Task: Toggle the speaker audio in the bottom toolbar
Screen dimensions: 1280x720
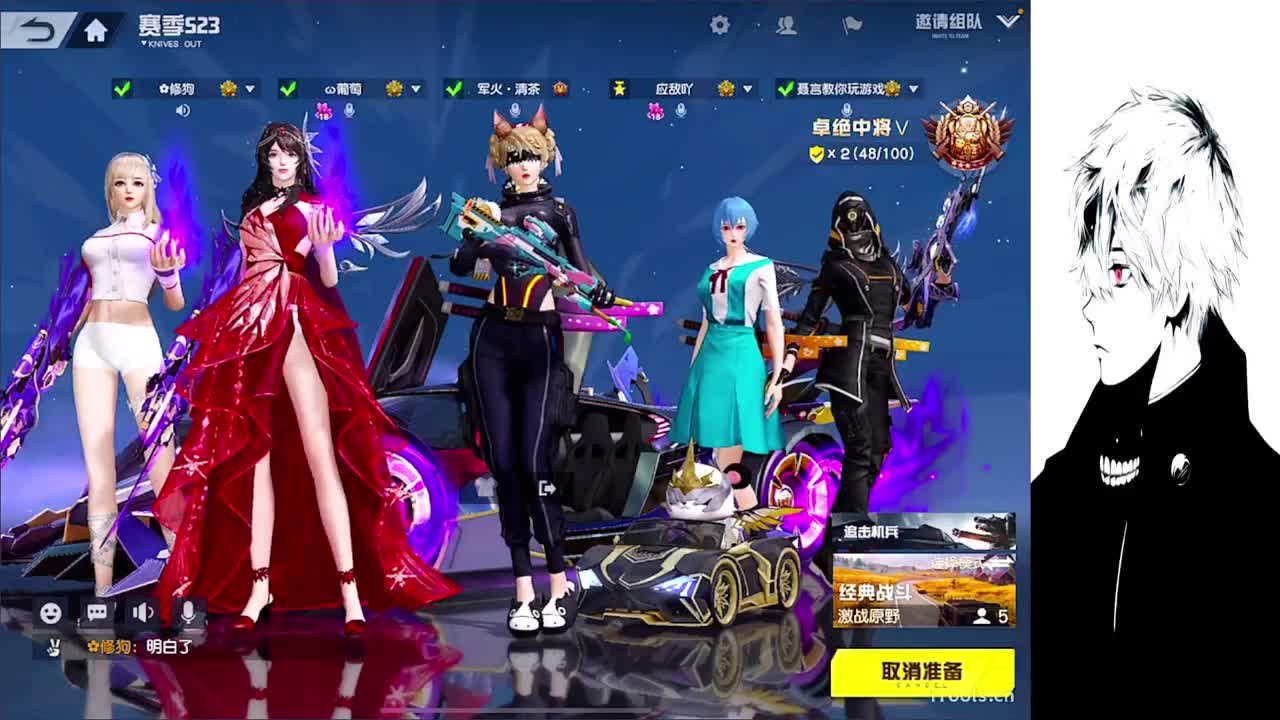Action: (143, 612)
